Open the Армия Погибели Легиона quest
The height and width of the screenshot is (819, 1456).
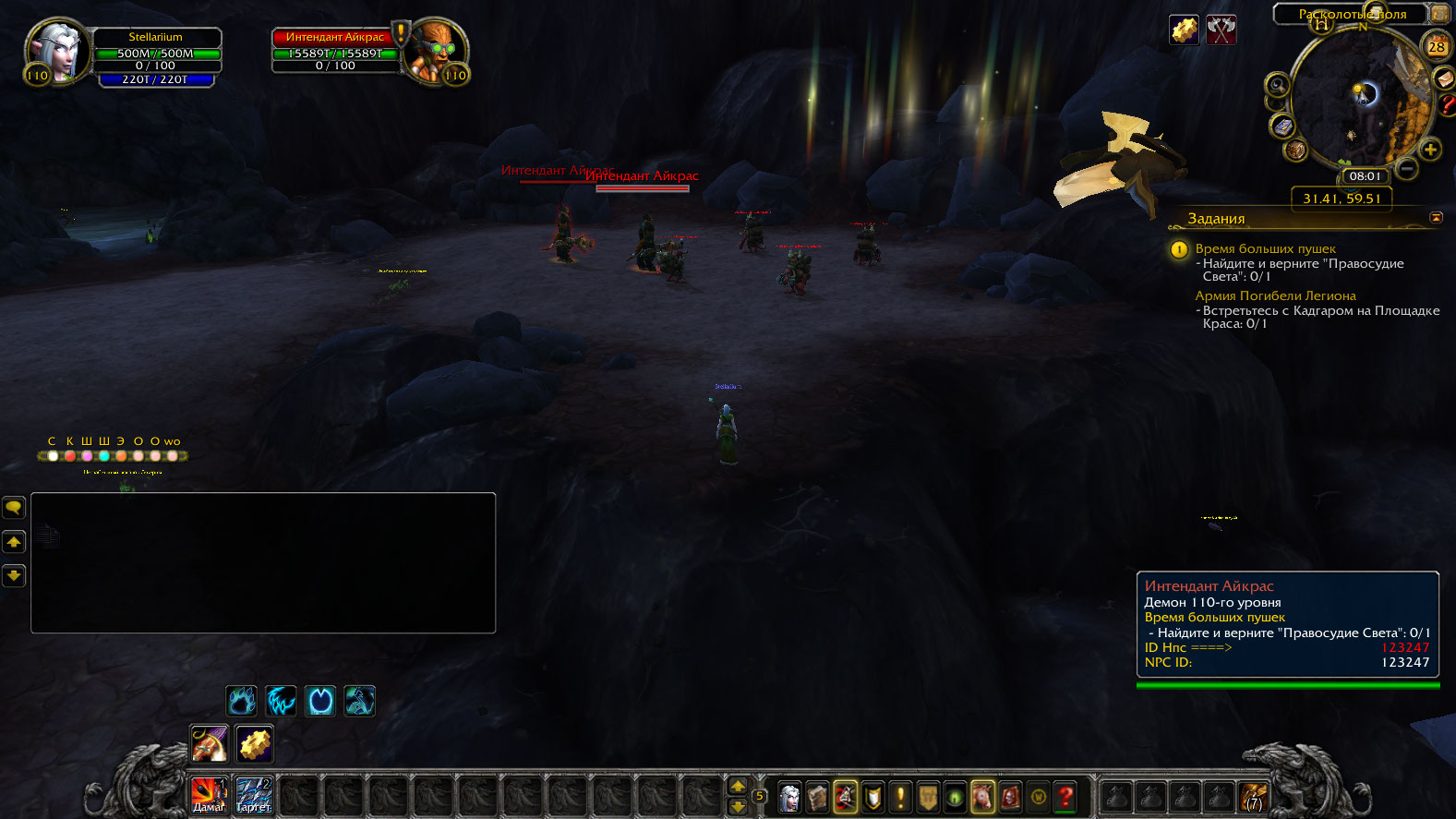(x=1275, y=295)
